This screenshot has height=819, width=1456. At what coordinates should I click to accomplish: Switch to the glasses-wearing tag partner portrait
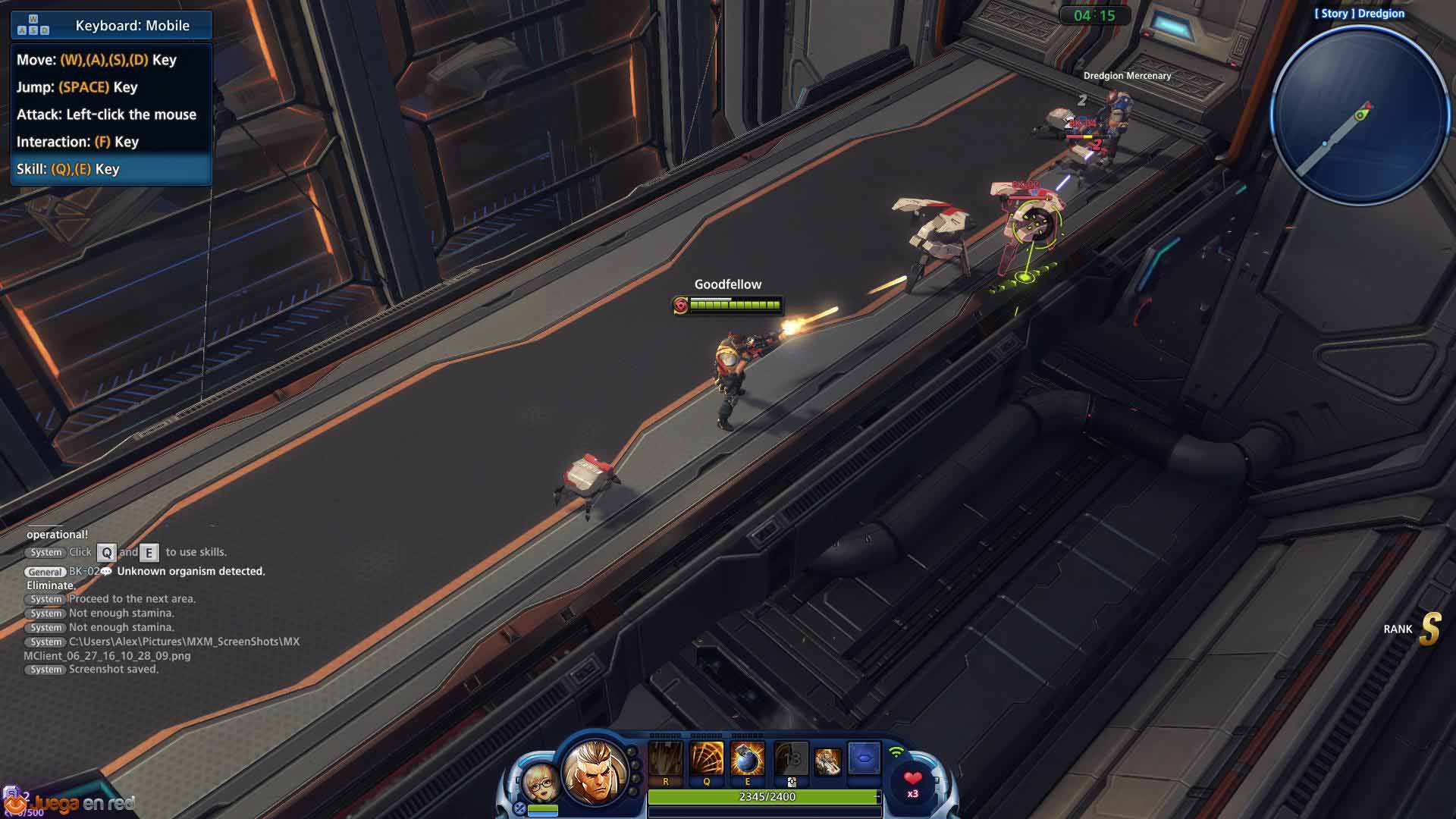(541, 782)
